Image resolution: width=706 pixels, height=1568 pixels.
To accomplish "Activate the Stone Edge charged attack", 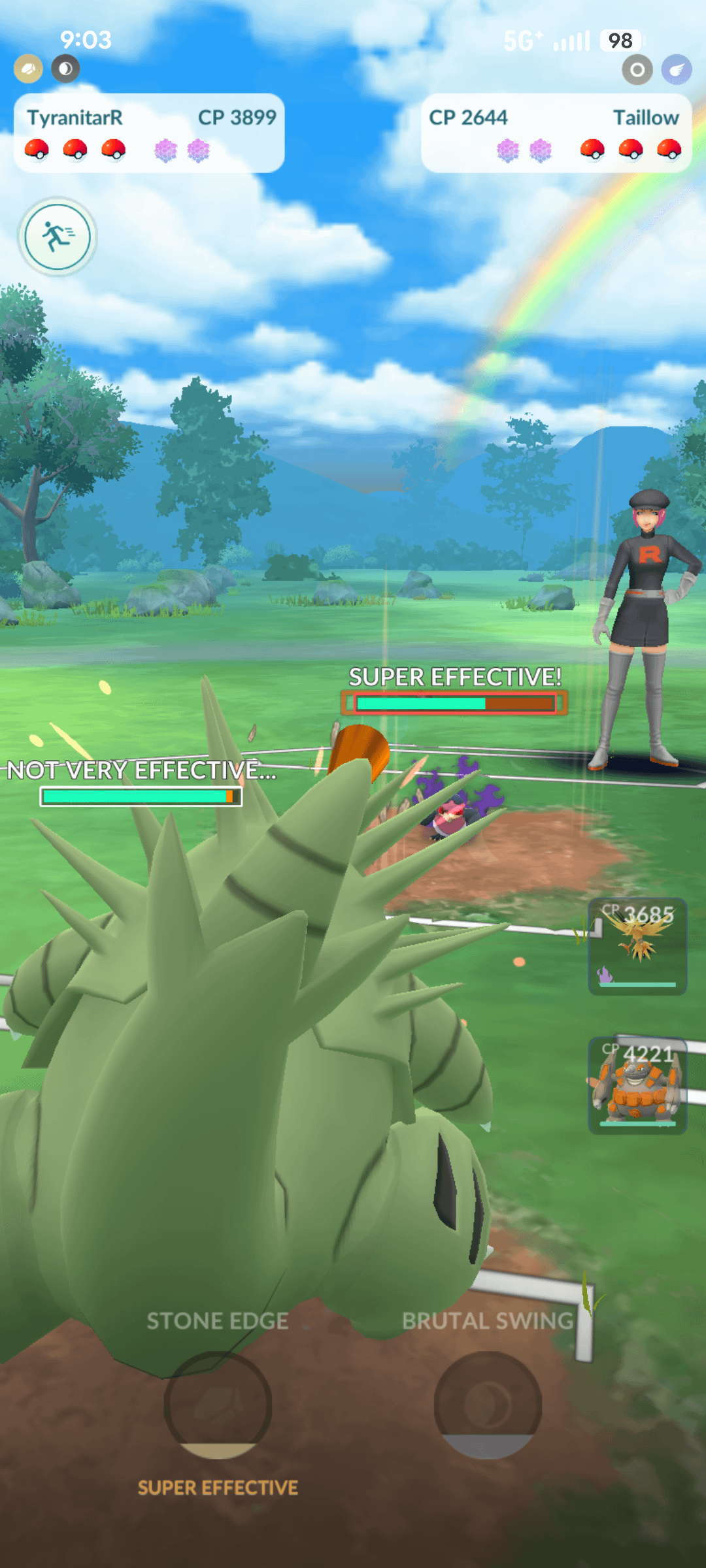I will click(x=218, y=1403).
